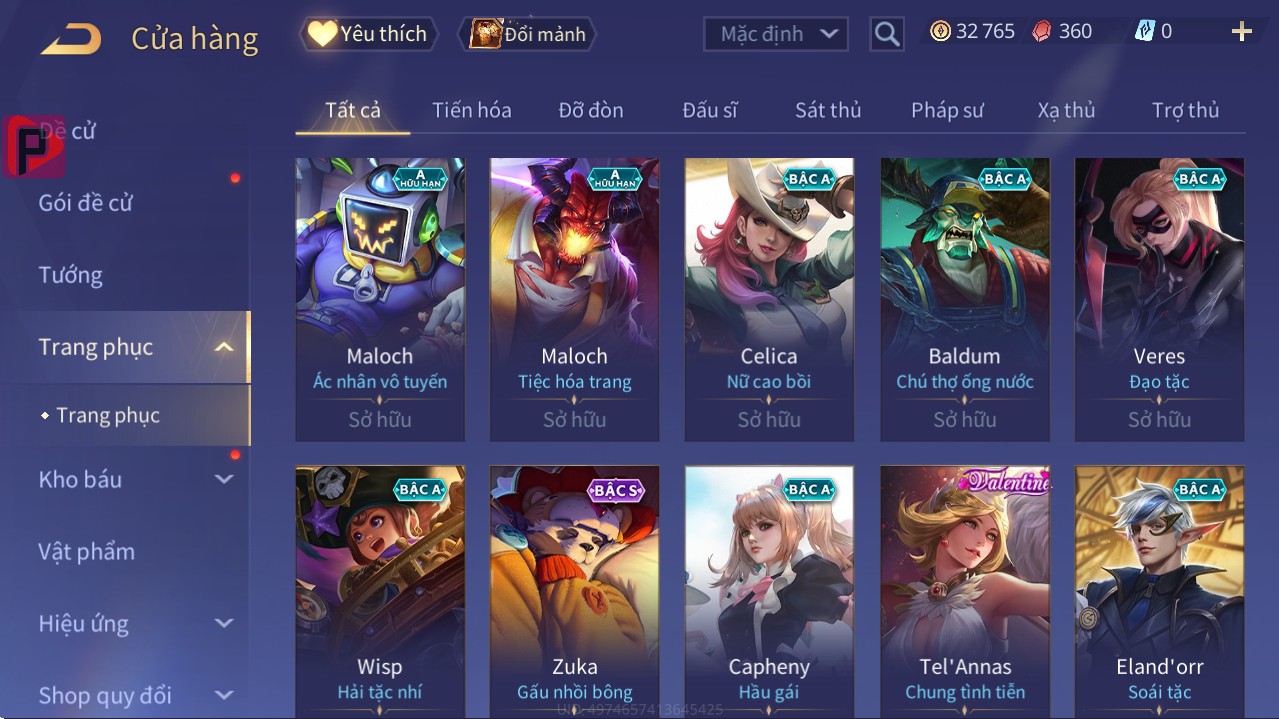
Task: Show the Đấu sĩ skins tab
Action: (x=709, y=110)
